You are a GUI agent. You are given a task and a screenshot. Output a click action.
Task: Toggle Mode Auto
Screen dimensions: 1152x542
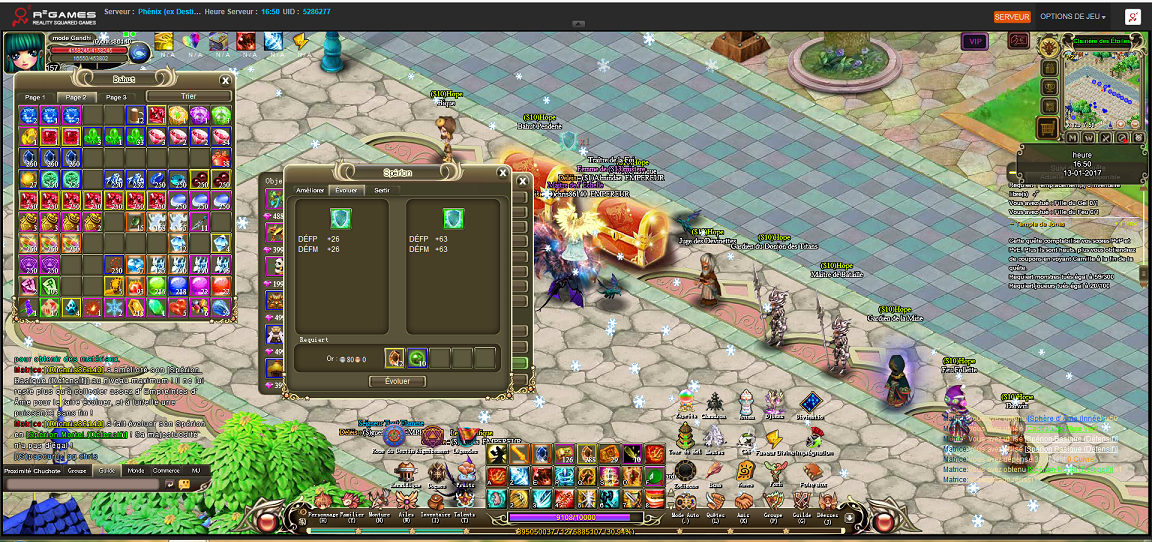point(685,516)
